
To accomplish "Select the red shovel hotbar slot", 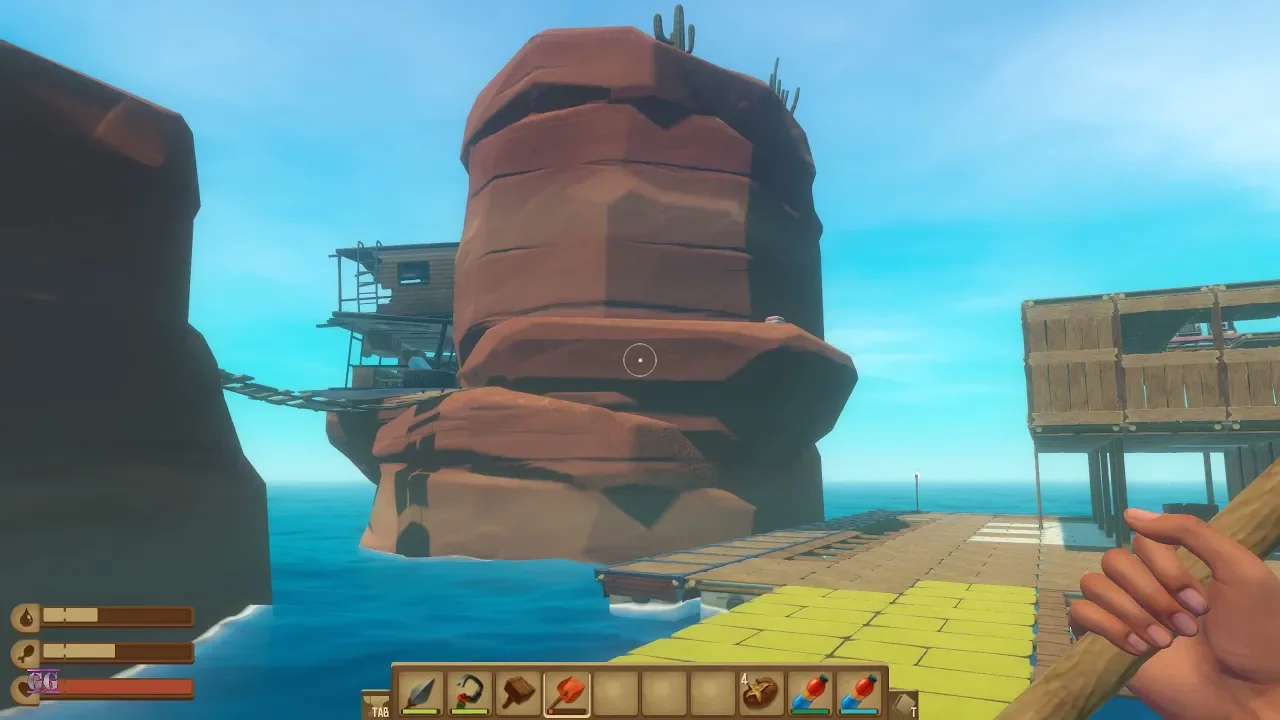I will click(567, 693).
